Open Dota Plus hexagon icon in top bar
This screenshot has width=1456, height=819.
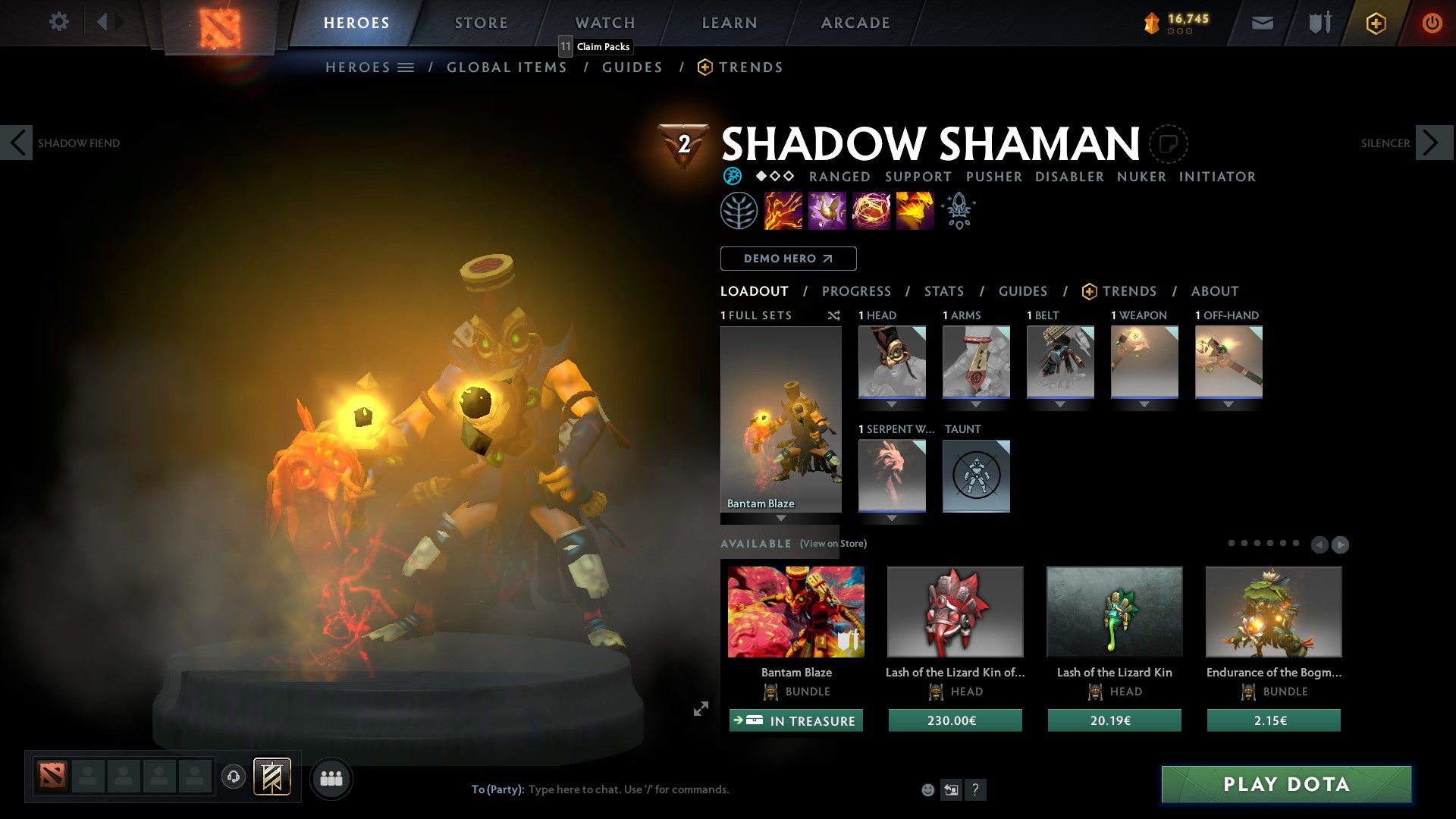pyautogui.click(x=1375, y=23)
